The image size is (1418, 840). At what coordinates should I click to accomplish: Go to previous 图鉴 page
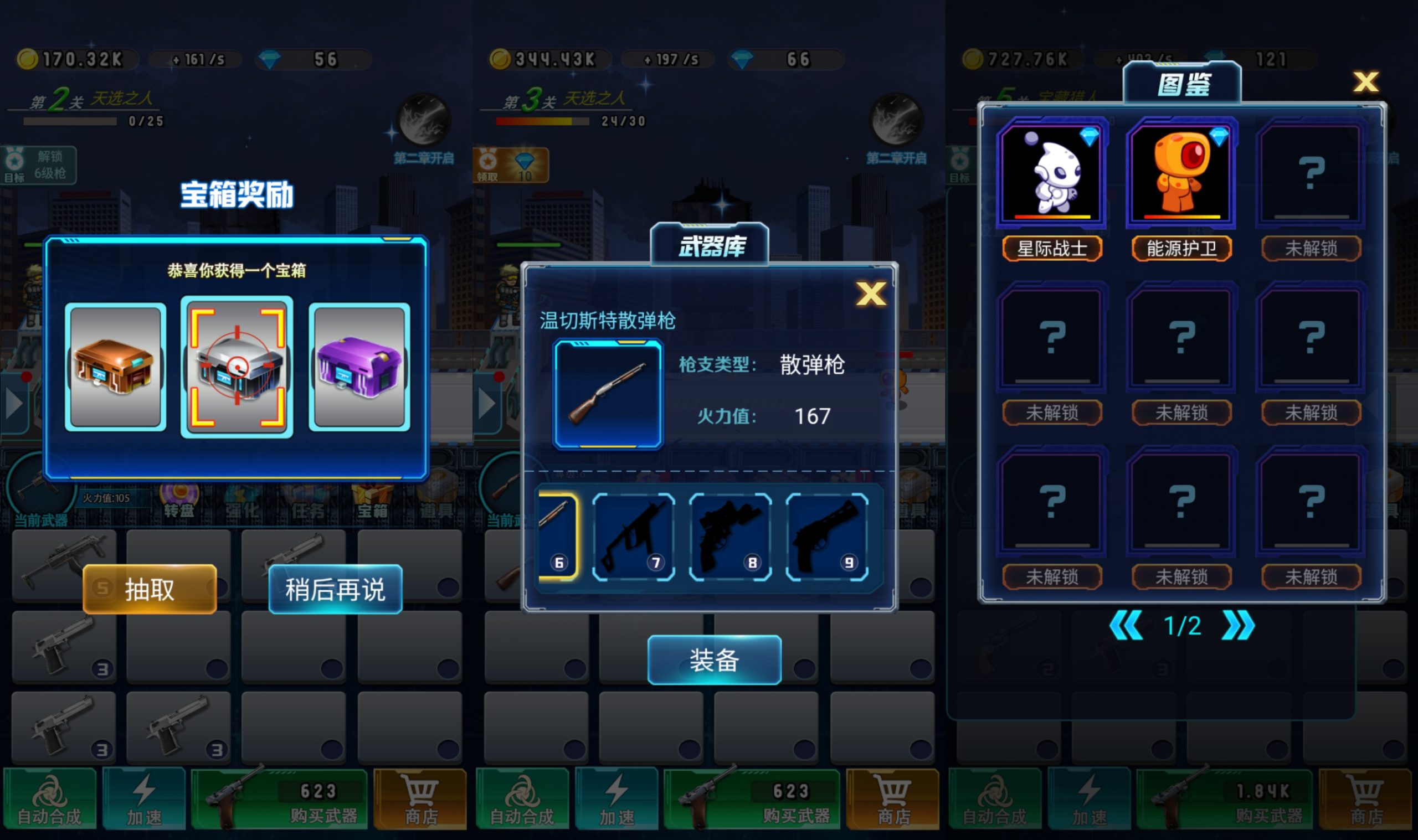[1126, 626]
